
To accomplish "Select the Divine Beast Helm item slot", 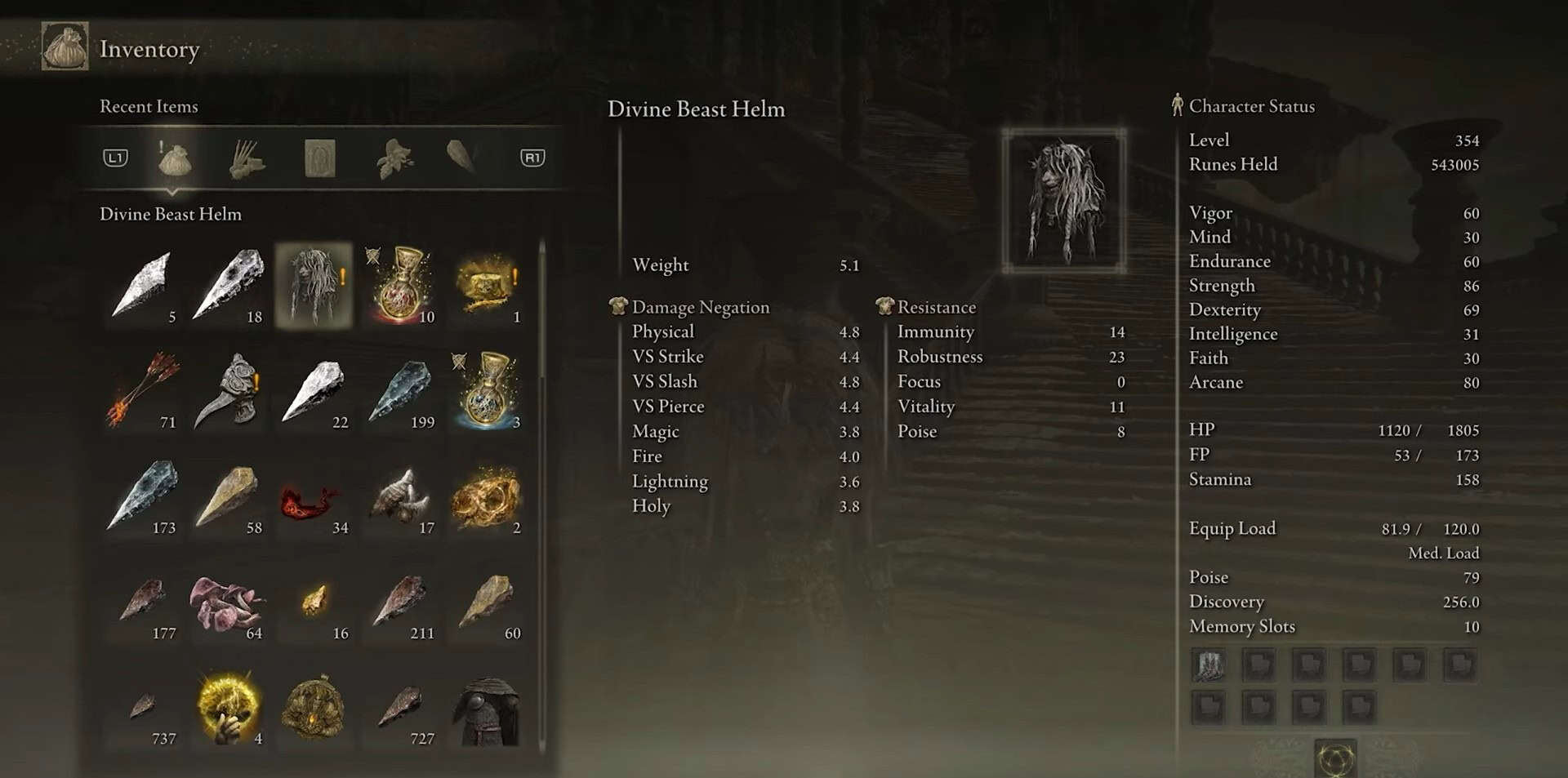I will point(314,284).
